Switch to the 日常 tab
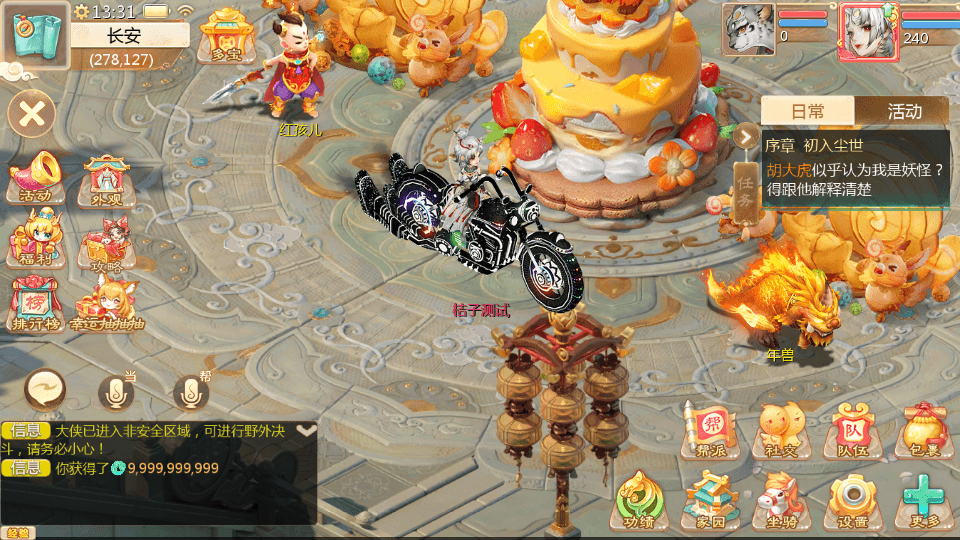The image size is (960, 540). tap(808, 111)
